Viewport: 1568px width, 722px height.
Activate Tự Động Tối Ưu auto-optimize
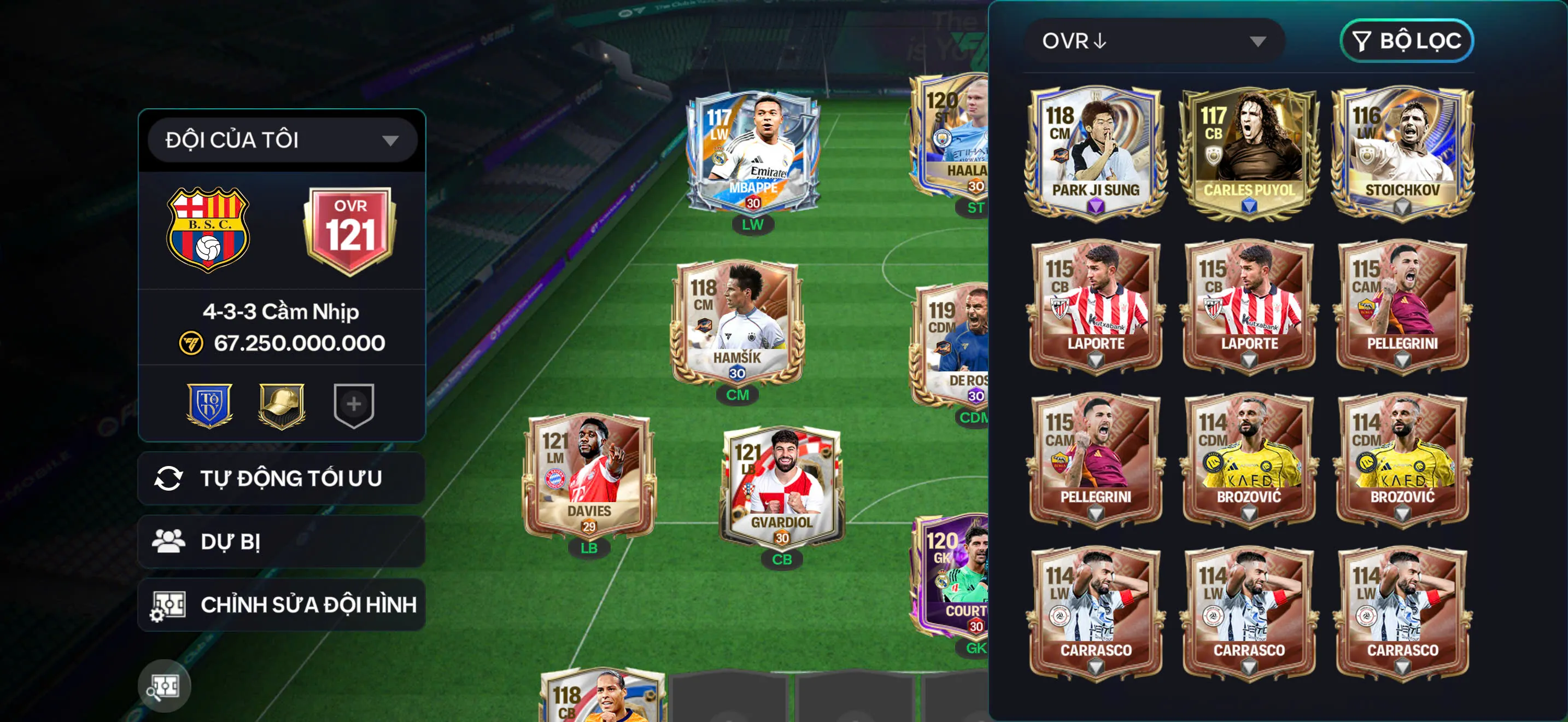[x=281, y=479]
